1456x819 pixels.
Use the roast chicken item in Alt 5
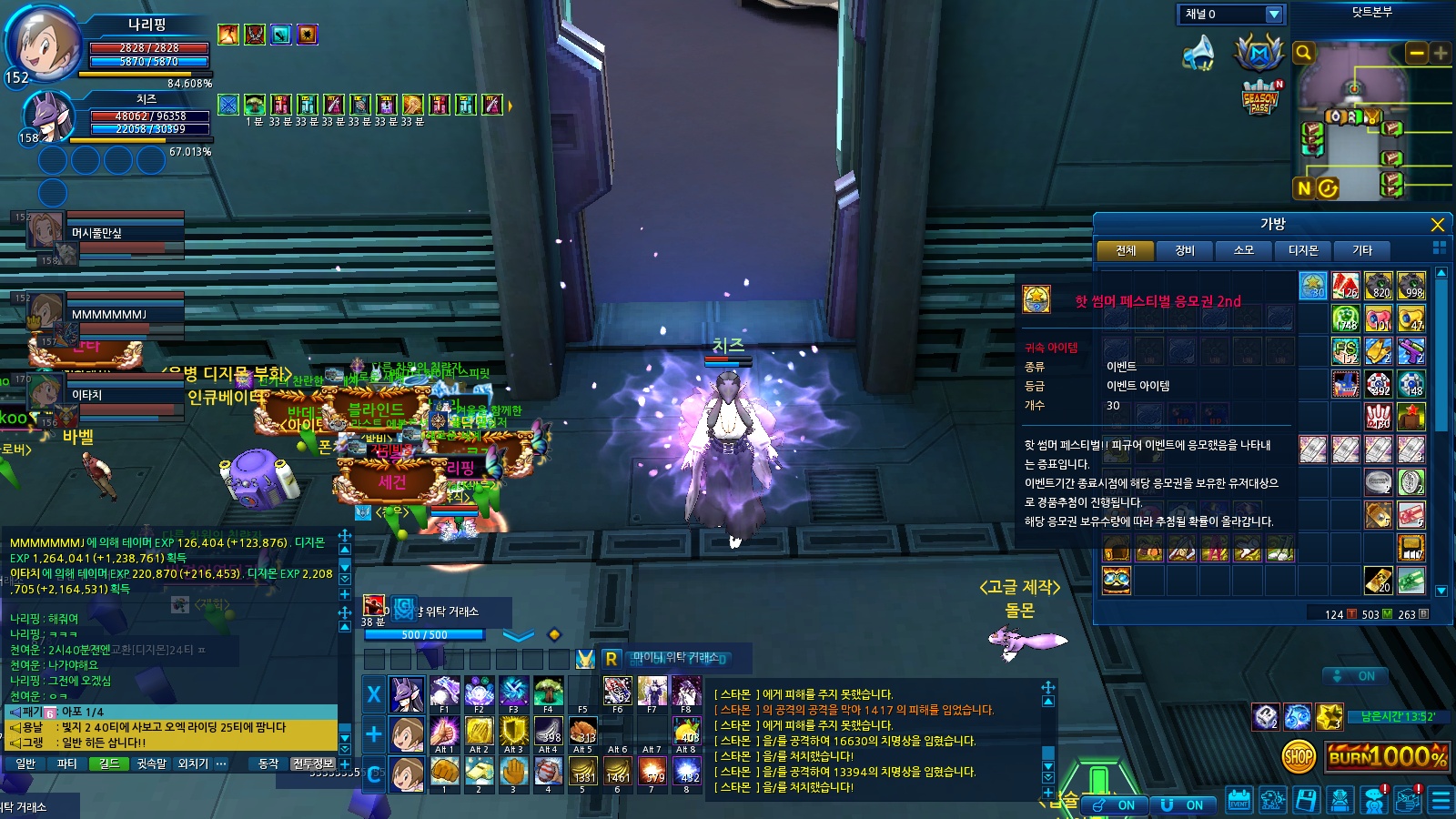click(582, 733)
